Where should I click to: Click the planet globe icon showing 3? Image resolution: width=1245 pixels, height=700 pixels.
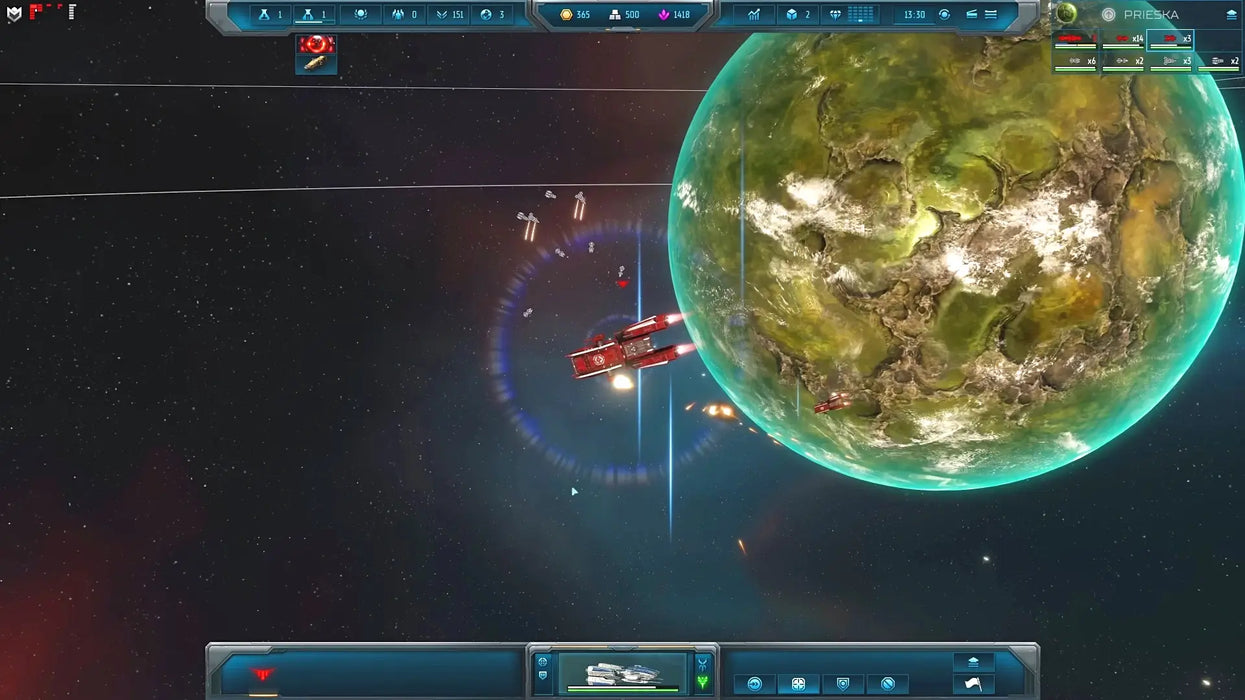(x=493, y=15)
